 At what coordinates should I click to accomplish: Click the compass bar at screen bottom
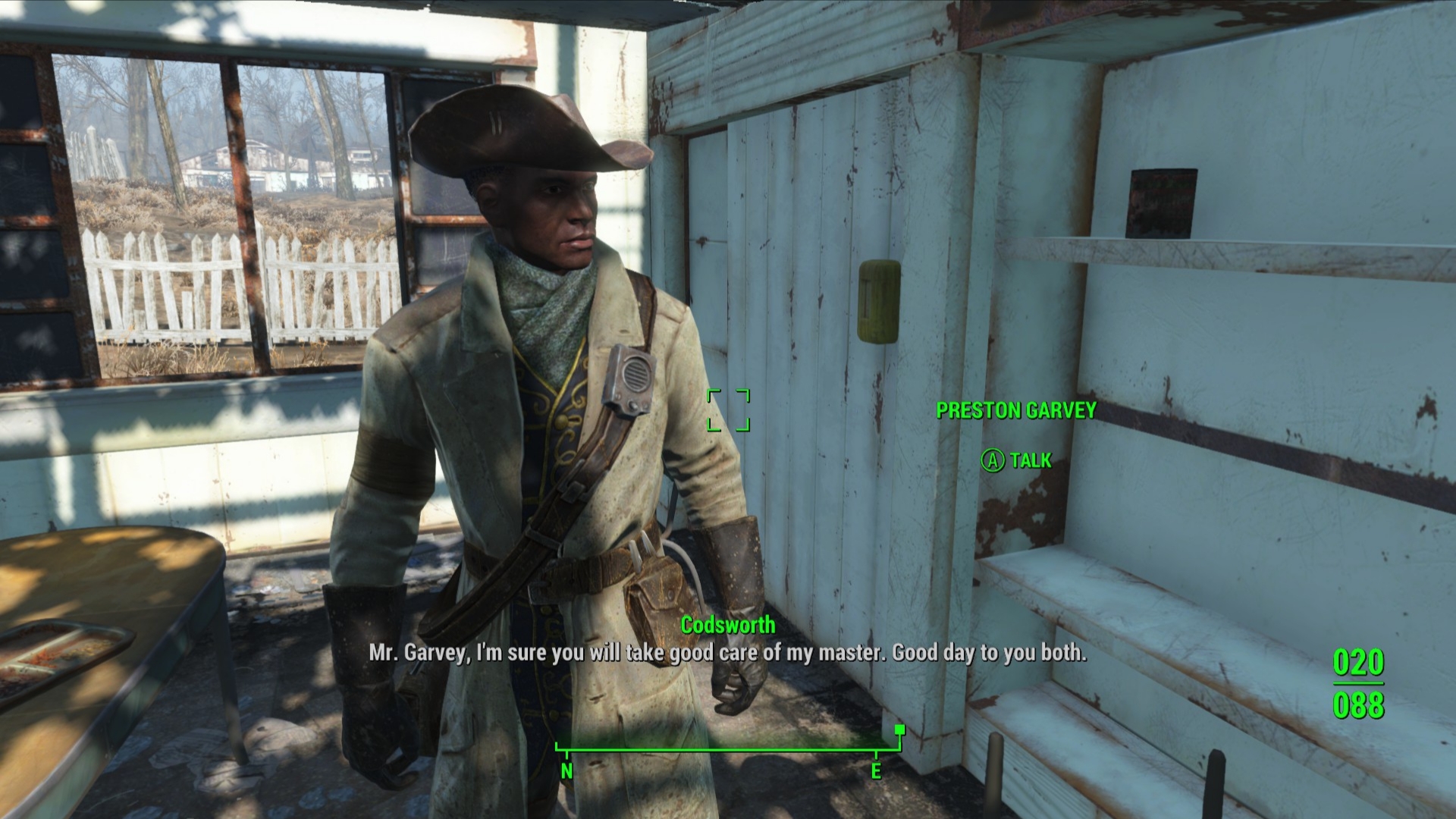(728, 750)
